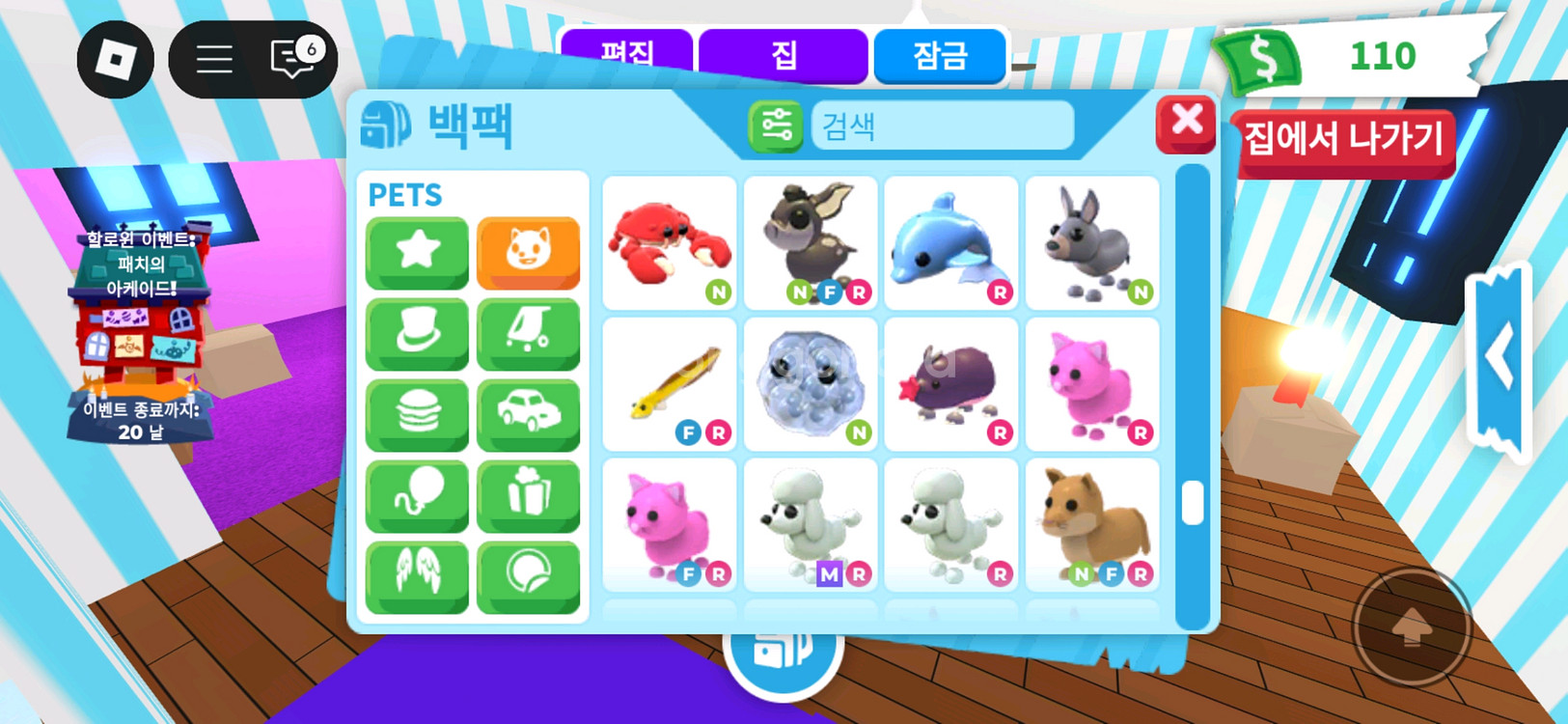Screen dimensions: 1568x724
Task: Open the Roblox menu logo button
Action: [x=116, y=60]
